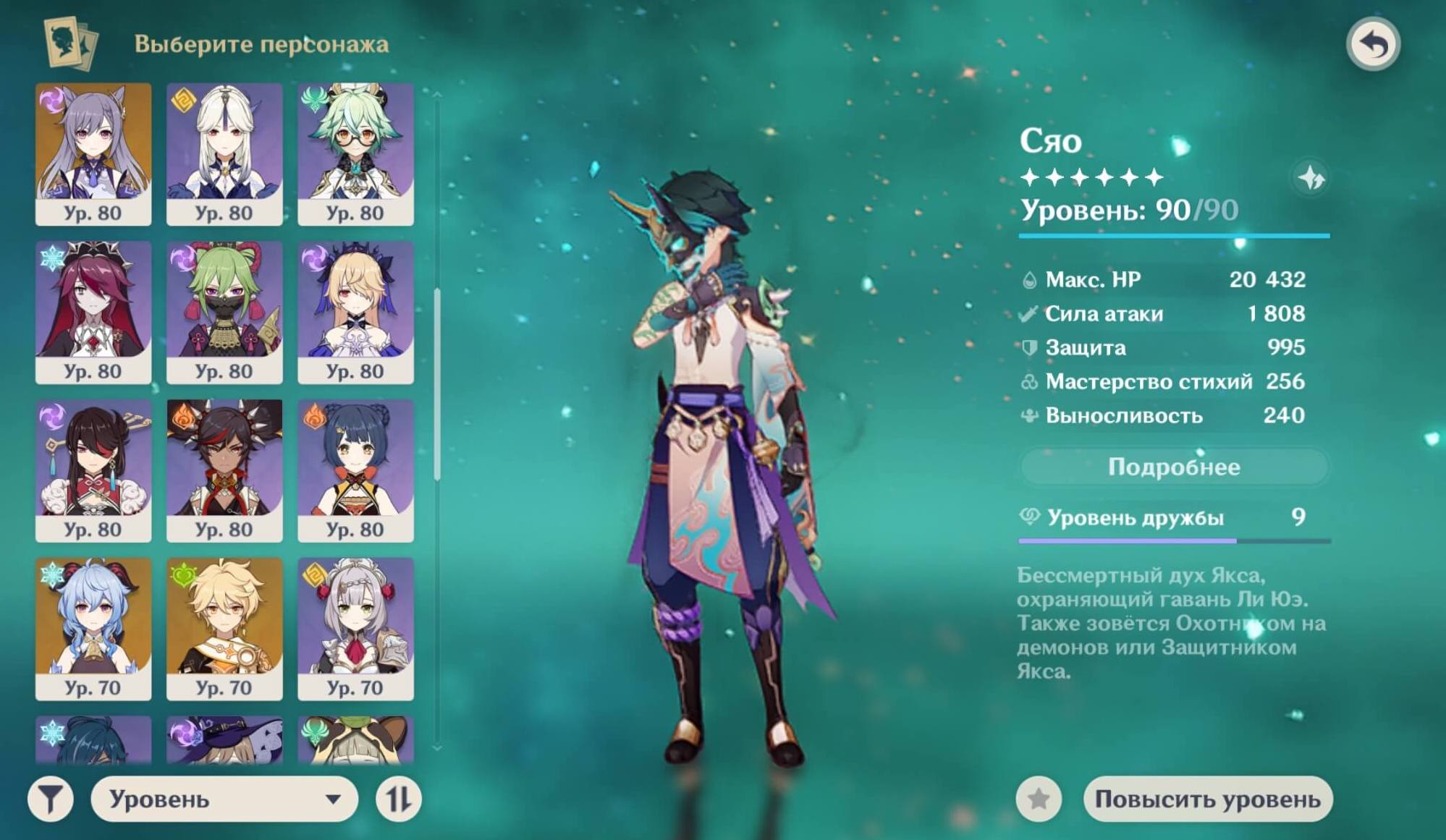Go back with the return arrow button
Viewport: 1446px width, 840px height.
click(1373, 44)
